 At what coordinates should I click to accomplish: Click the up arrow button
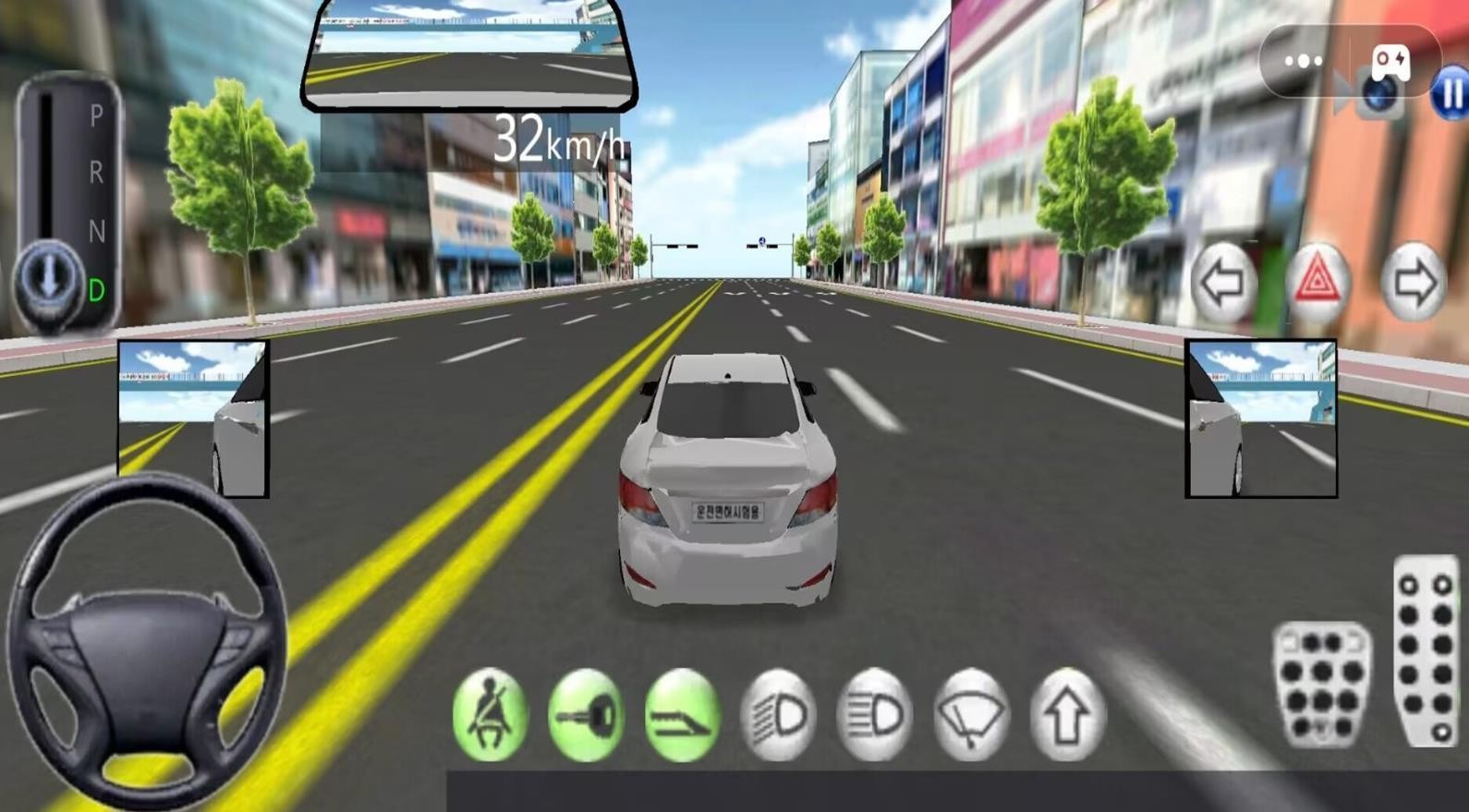point(1067,715)
